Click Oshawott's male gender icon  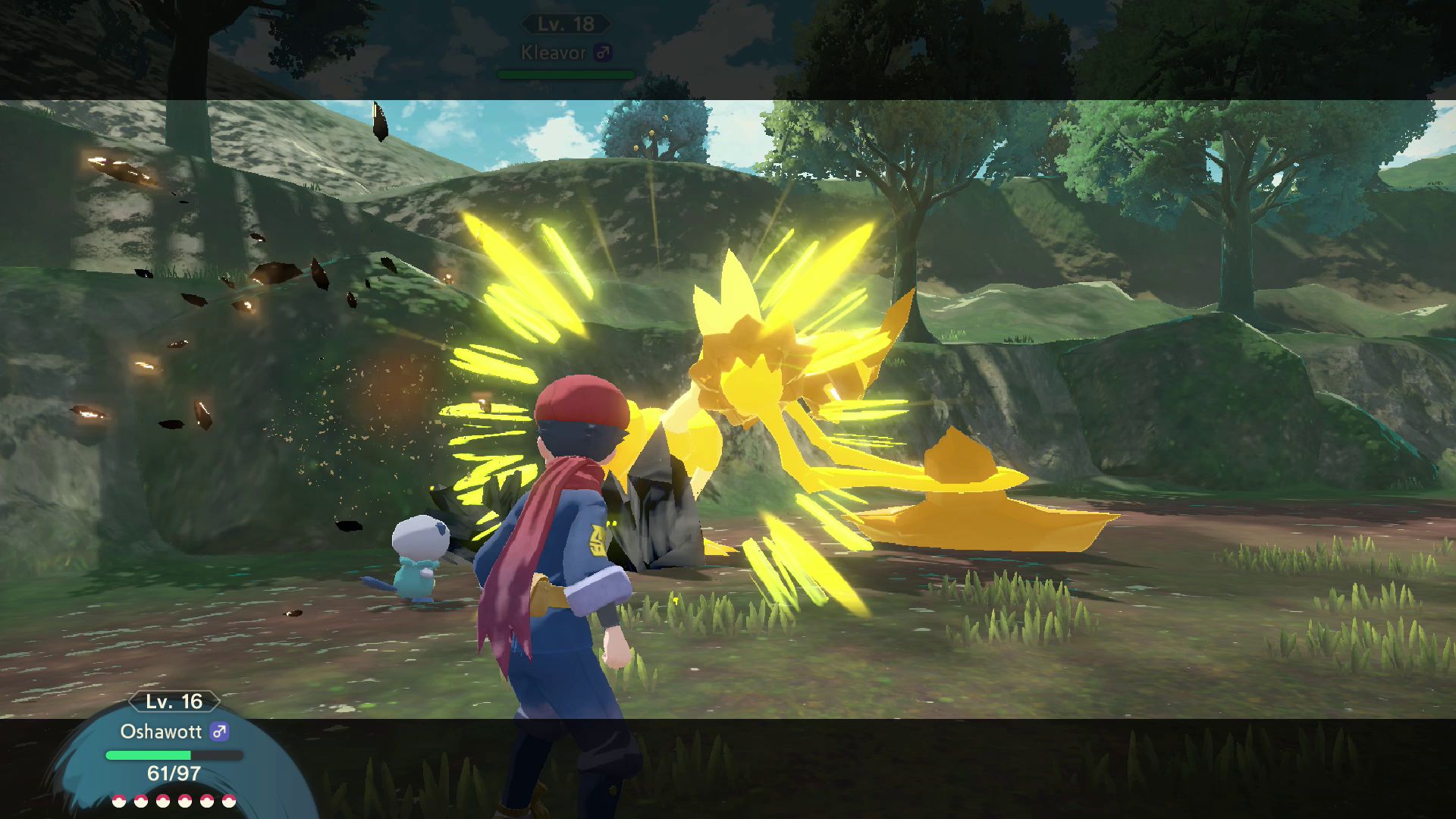click(220, 733)
